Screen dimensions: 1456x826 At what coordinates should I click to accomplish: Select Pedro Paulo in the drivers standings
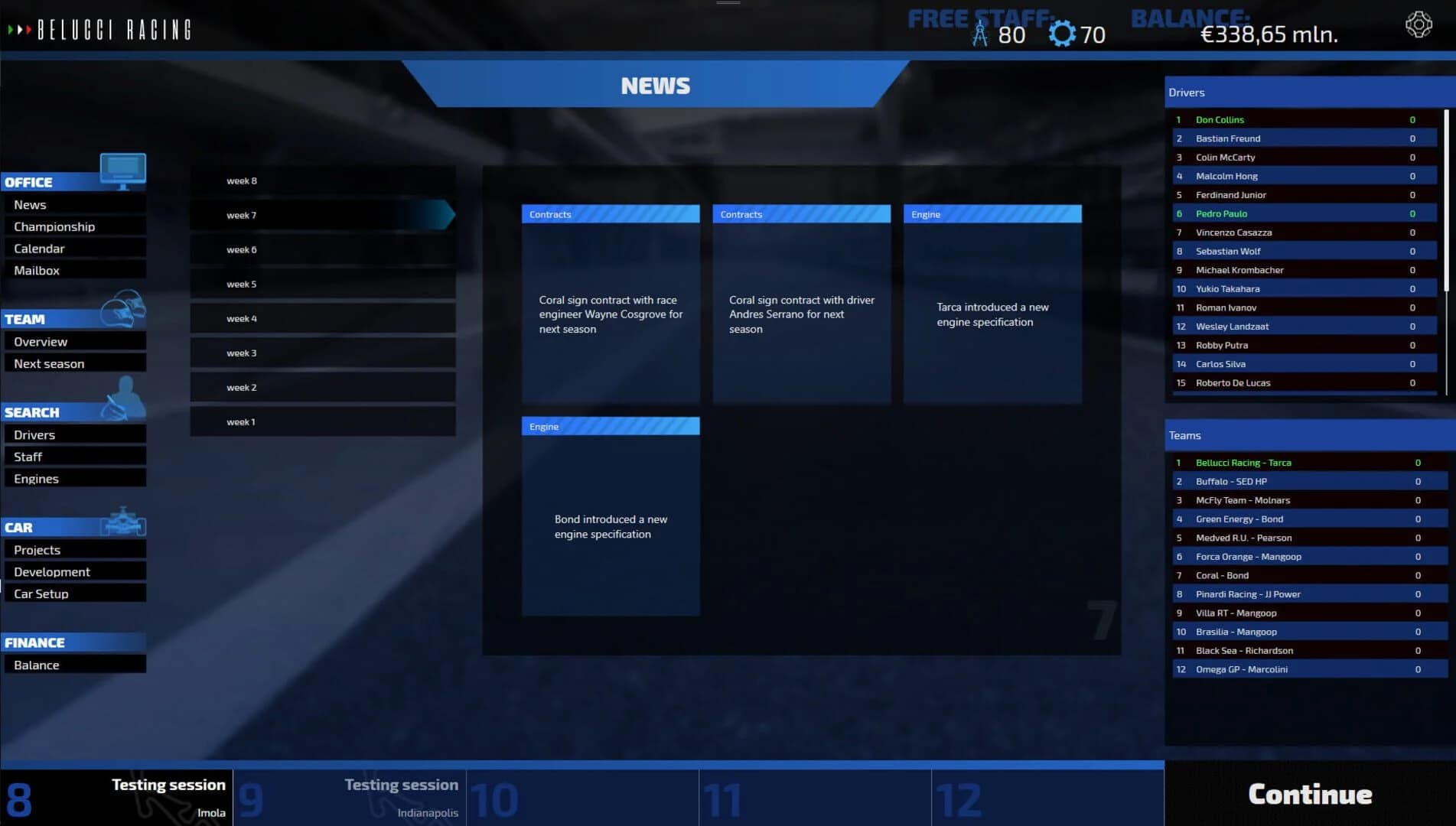coord(1221,213)
